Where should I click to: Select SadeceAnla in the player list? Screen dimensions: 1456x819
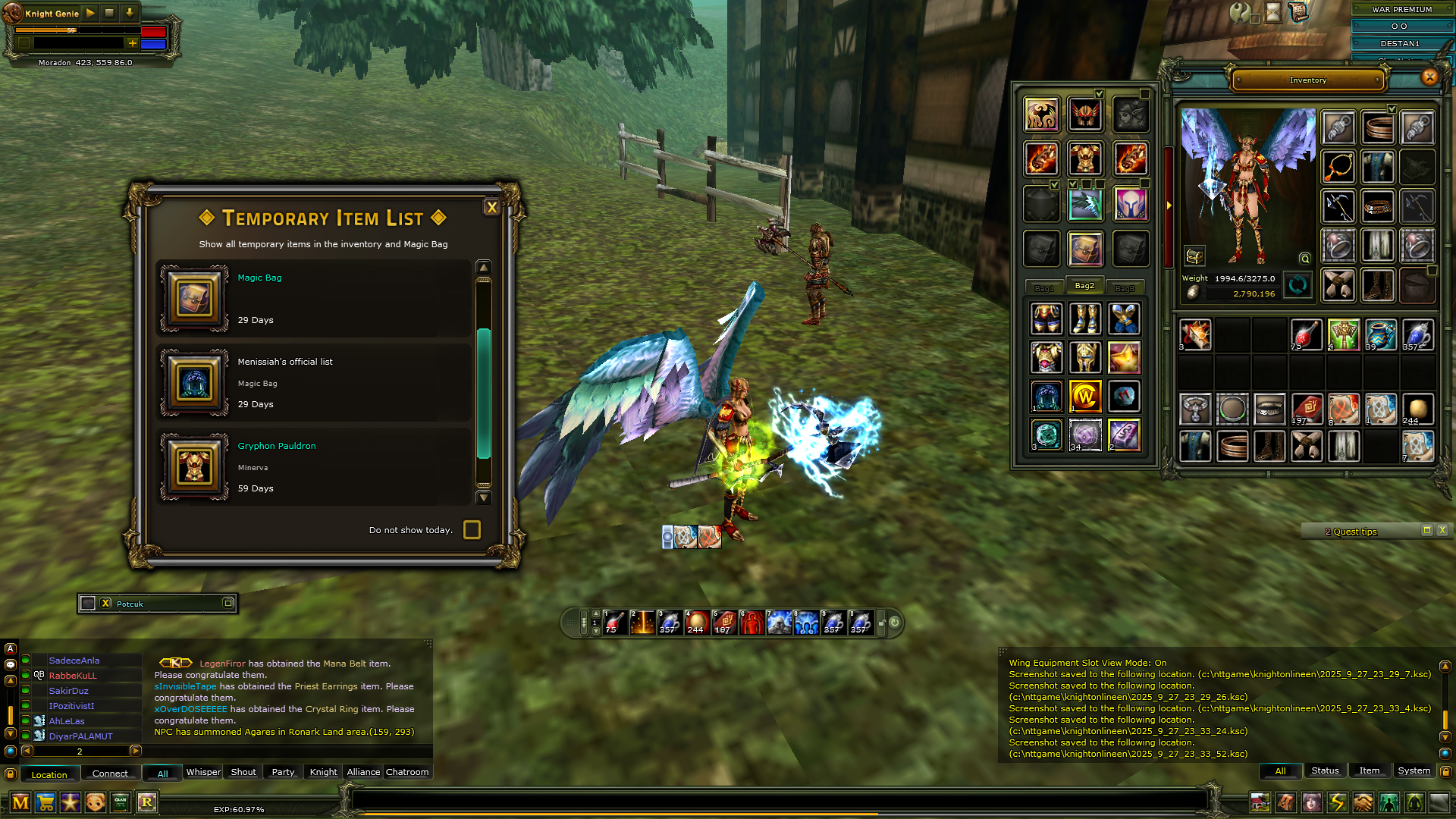74,661
